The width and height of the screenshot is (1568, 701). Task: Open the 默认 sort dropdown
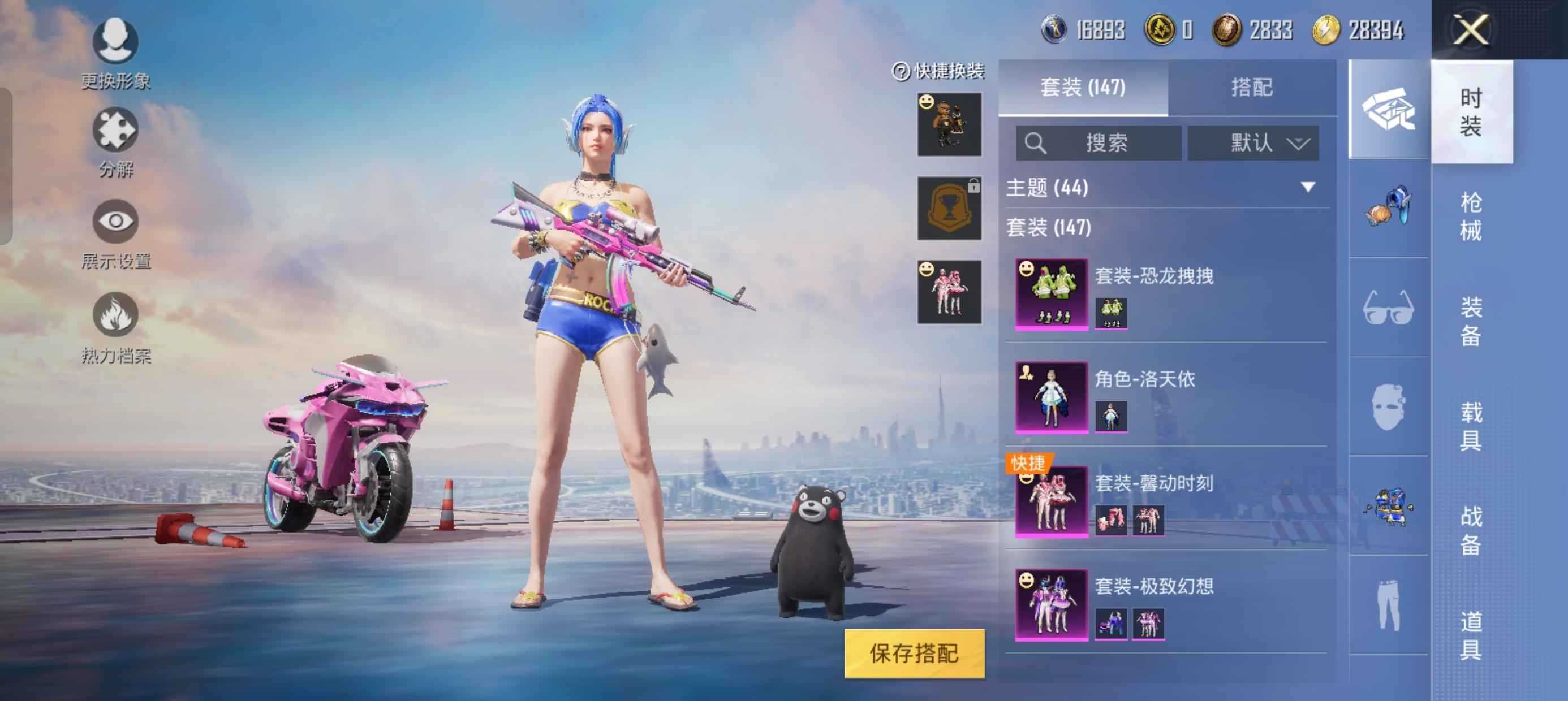tap(1253, 144)
